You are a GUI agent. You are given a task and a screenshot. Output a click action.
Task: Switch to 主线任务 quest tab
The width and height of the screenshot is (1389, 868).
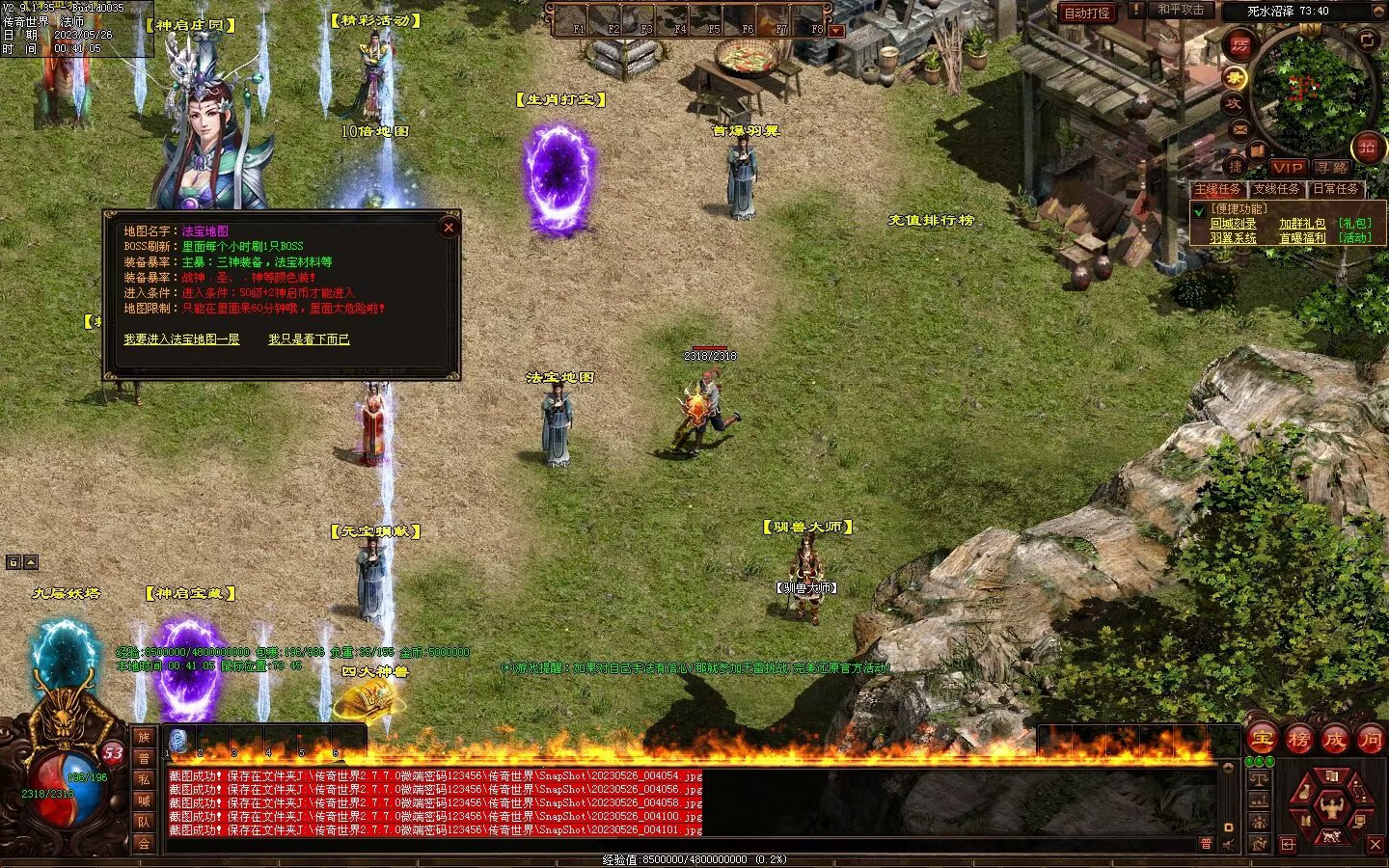[x=1218, y=189]
